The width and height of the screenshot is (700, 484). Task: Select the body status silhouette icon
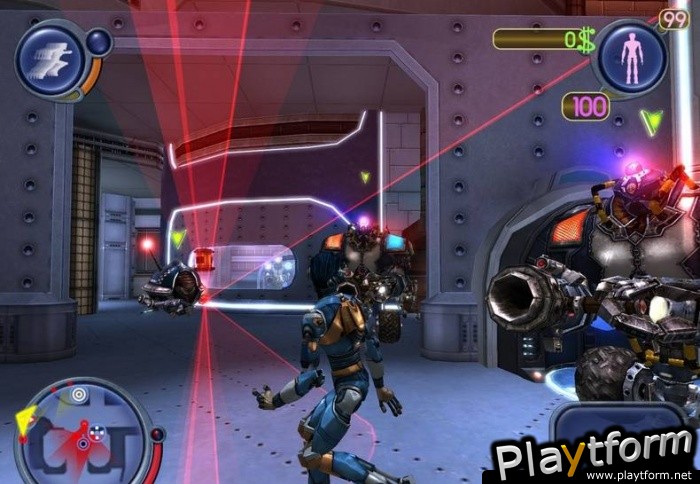(630, 58)
